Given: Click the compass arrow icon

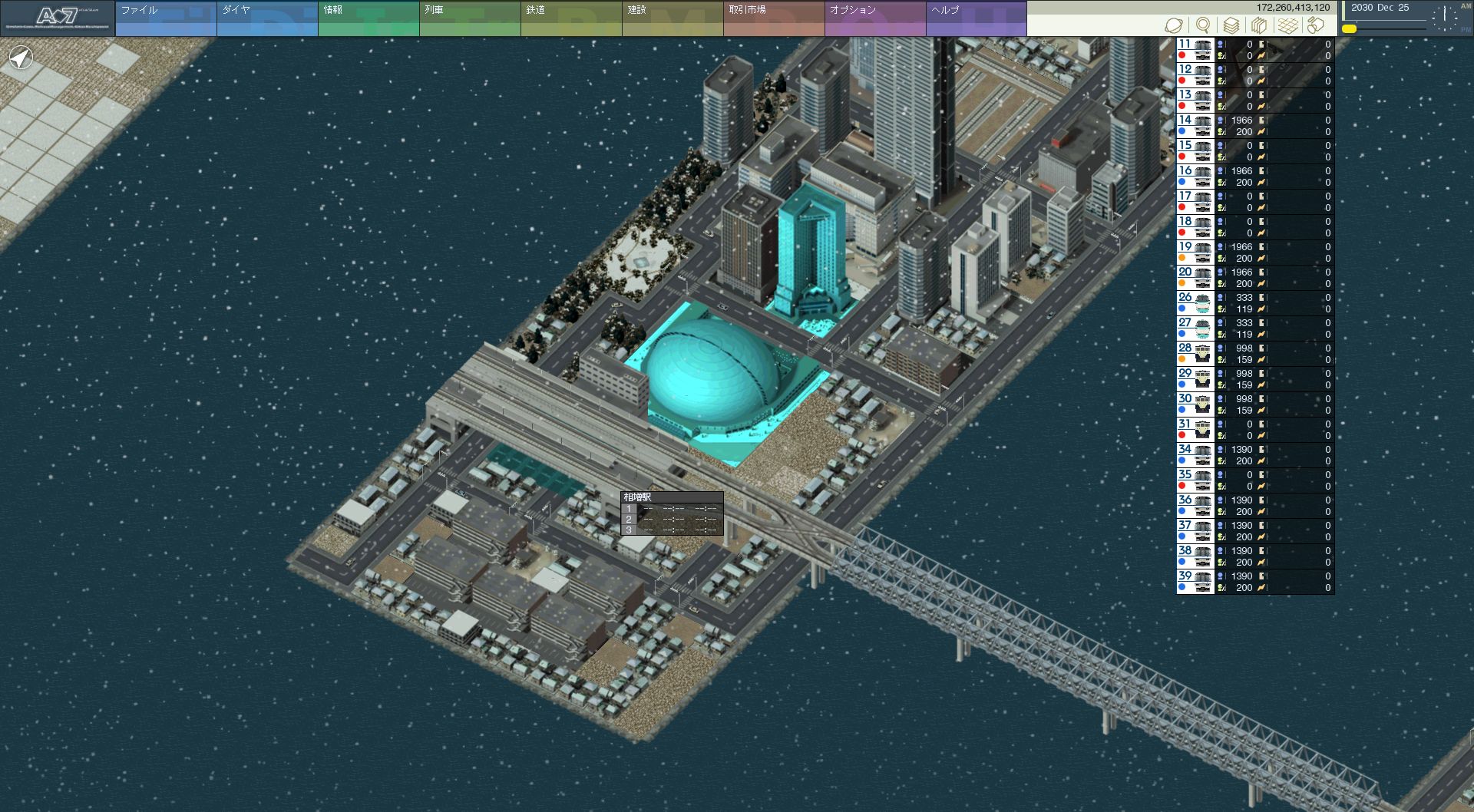Looking at the screenshot, I should tap(21, 57).
